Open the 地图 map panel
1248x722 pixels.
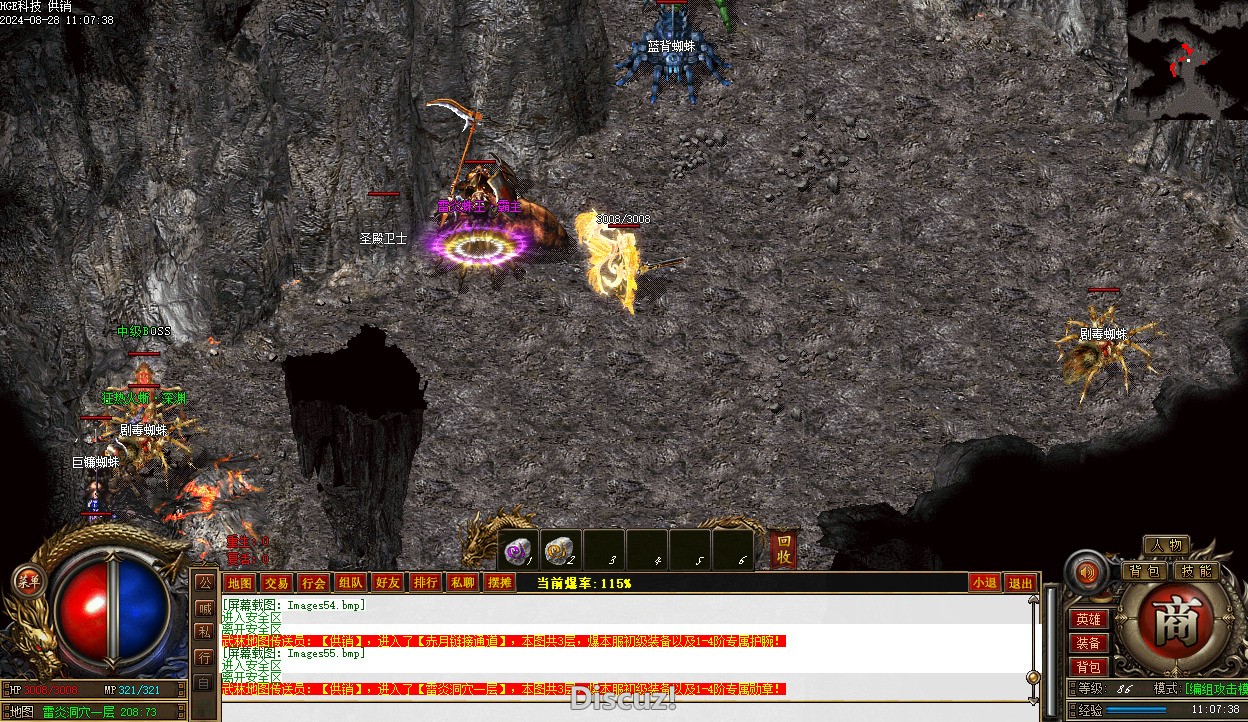(x=239, y=583)
